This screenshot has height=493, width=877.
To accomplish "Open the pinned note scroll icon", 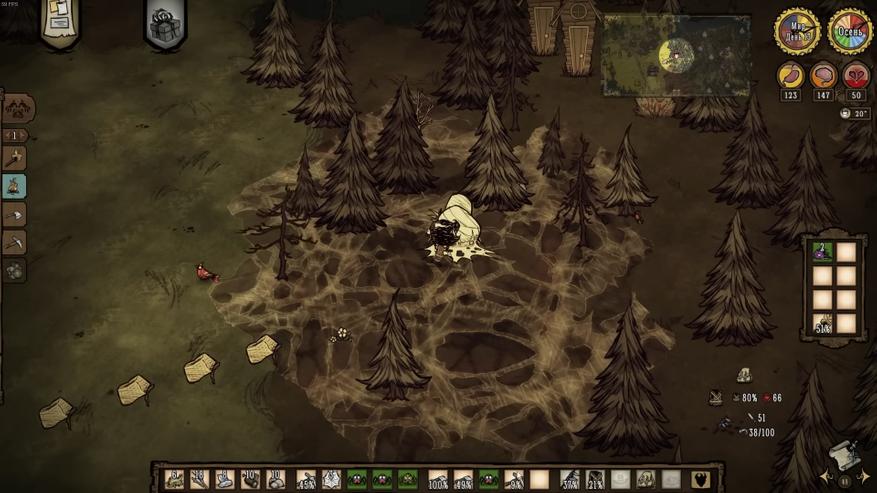I will coord(60,20).
